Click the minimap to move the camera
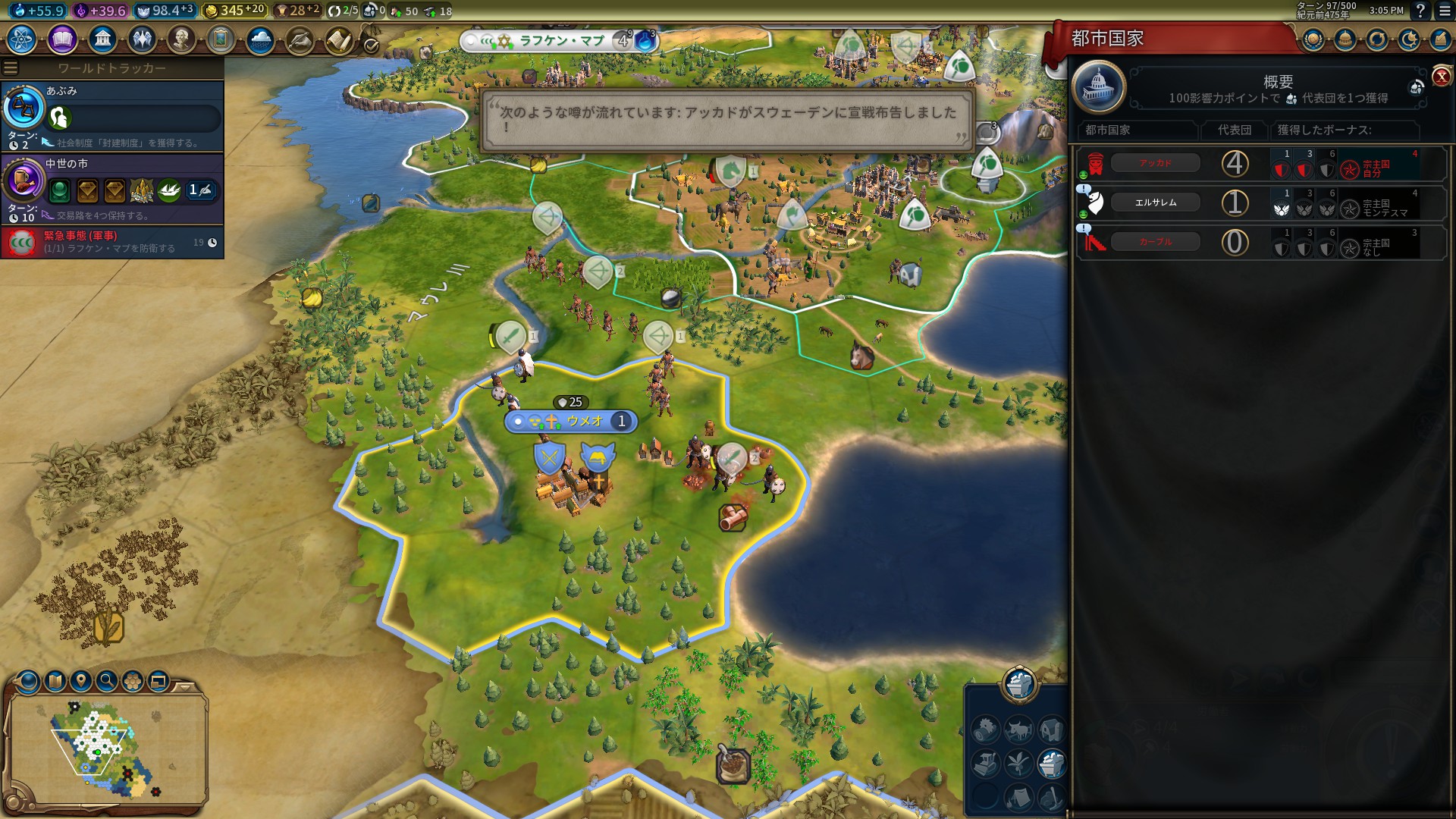The image size is (1456, 819). coord(106,747)
